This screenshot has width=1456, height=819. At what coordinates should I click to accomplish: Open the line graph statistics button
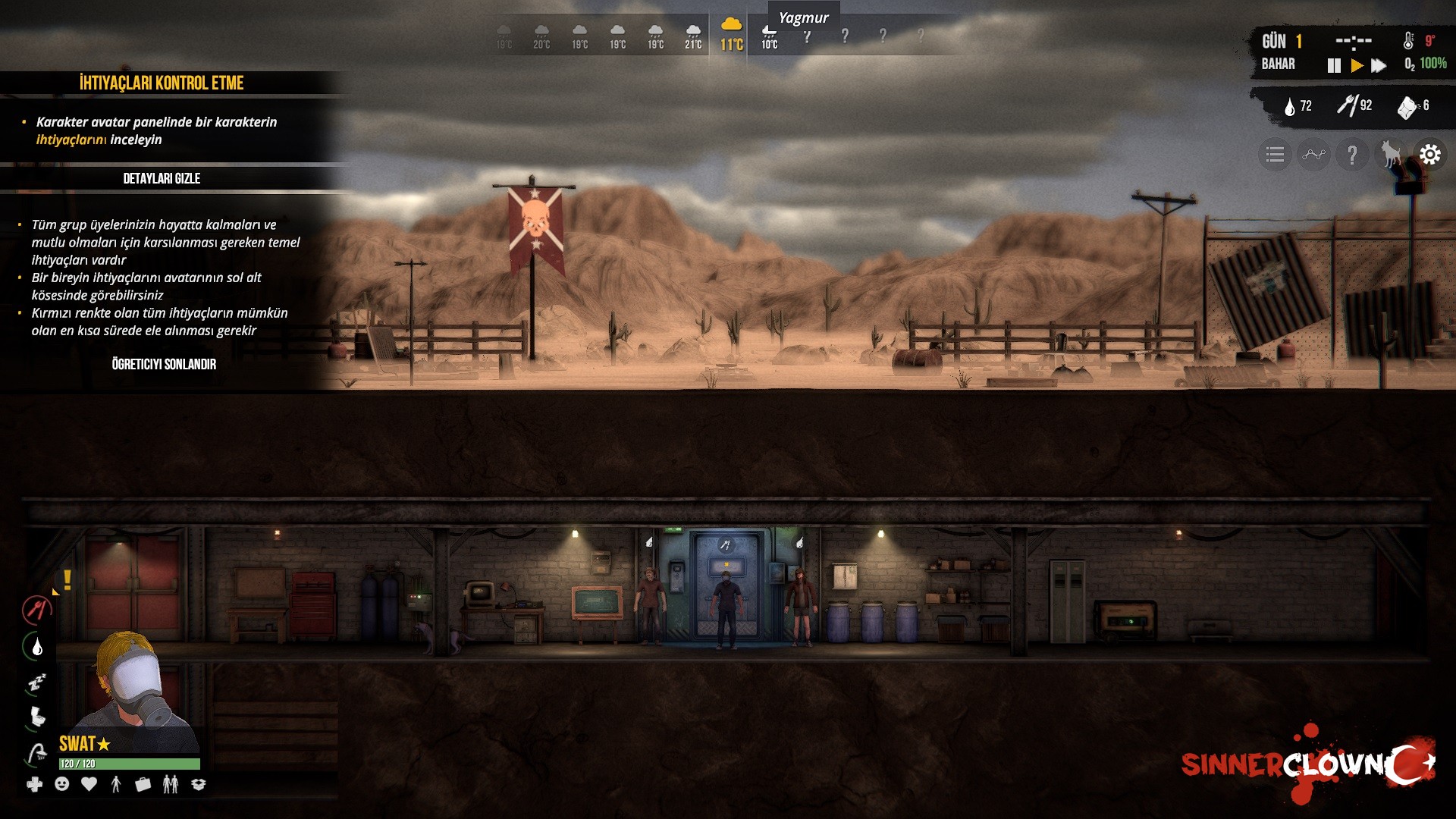click(x=1313, y=155)
